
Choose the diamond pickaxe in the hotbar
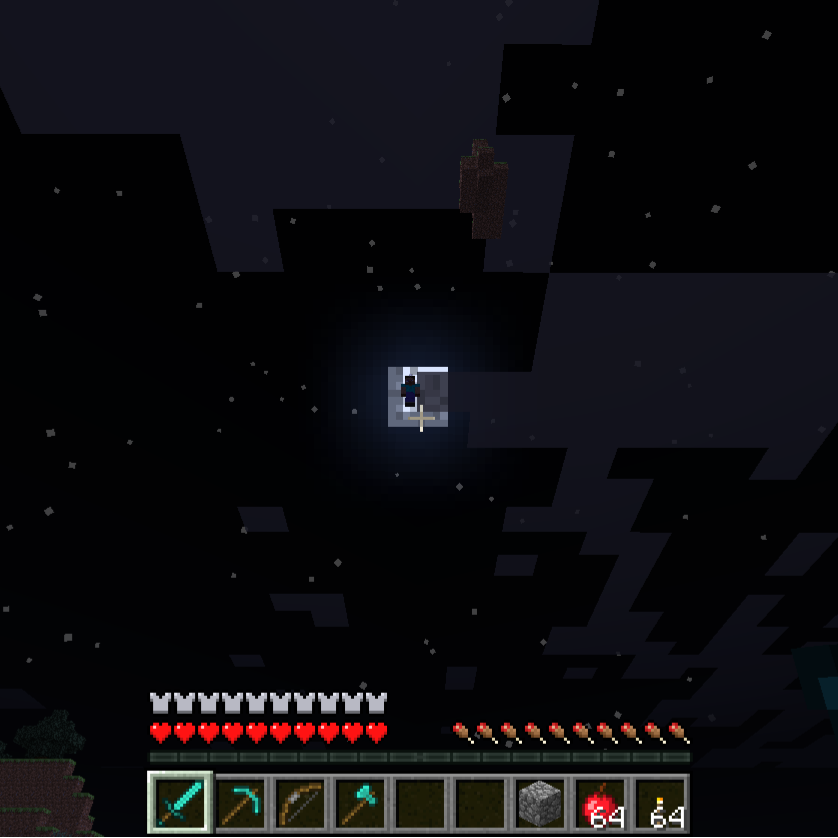click(x=240, y=802)
